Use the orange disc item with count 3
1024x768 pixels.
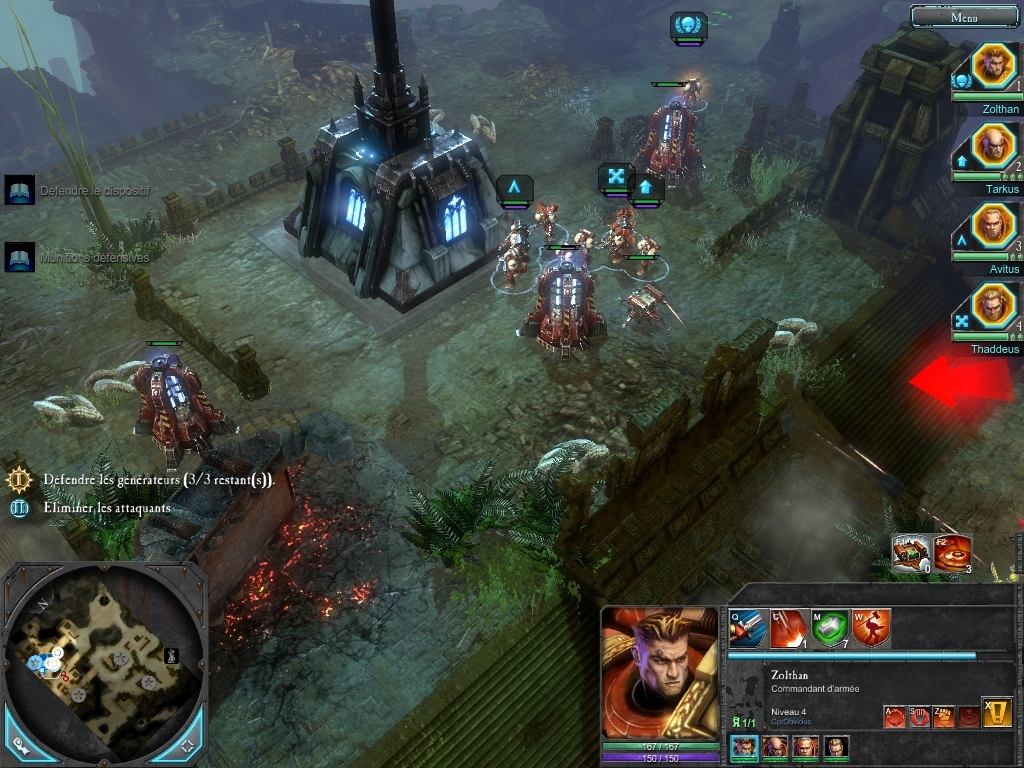pos(953,554)
